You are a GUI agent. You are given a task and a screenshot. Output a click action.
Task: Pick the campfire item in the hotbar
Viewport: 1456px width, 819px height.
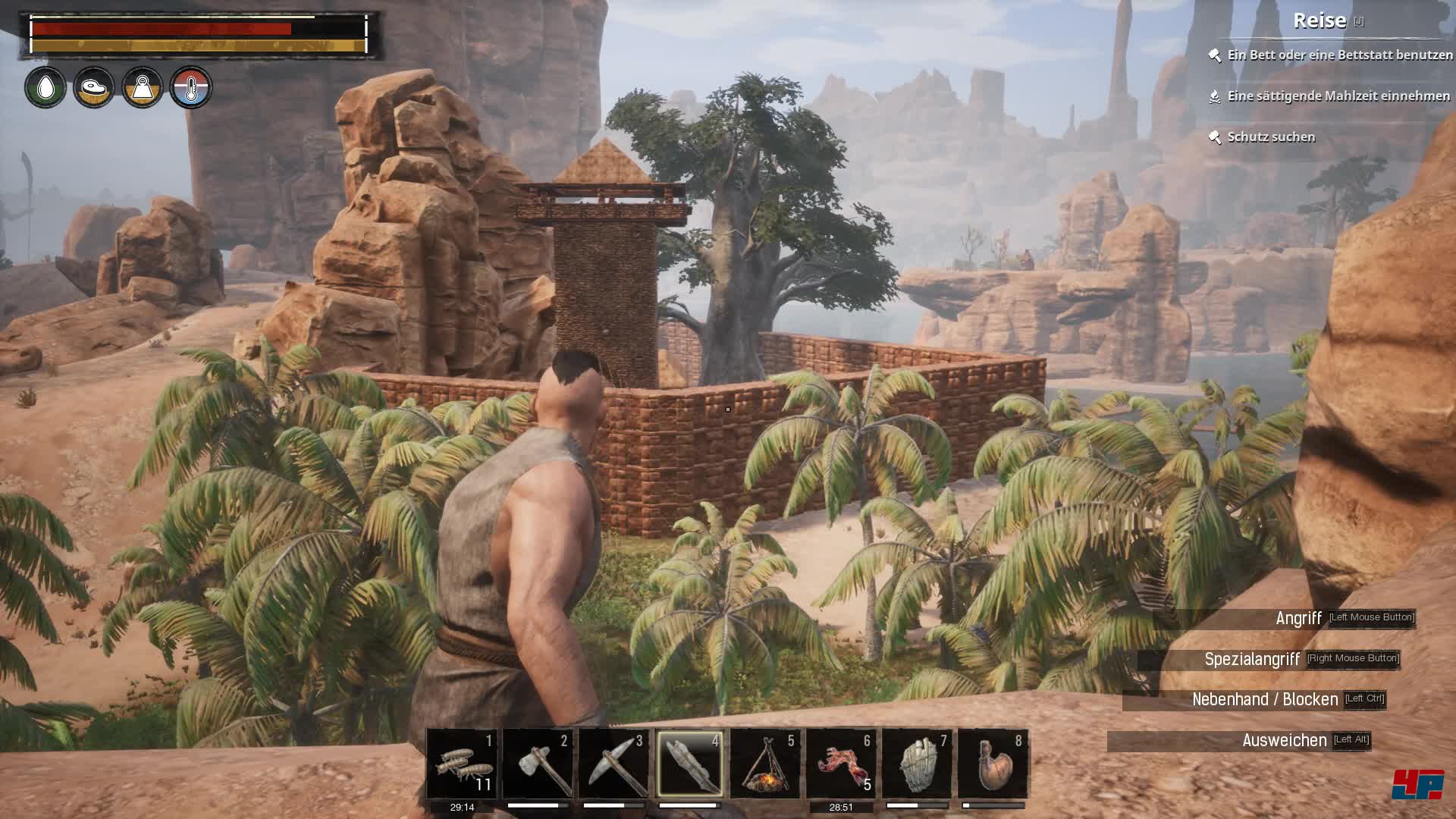tap(765, 764)
